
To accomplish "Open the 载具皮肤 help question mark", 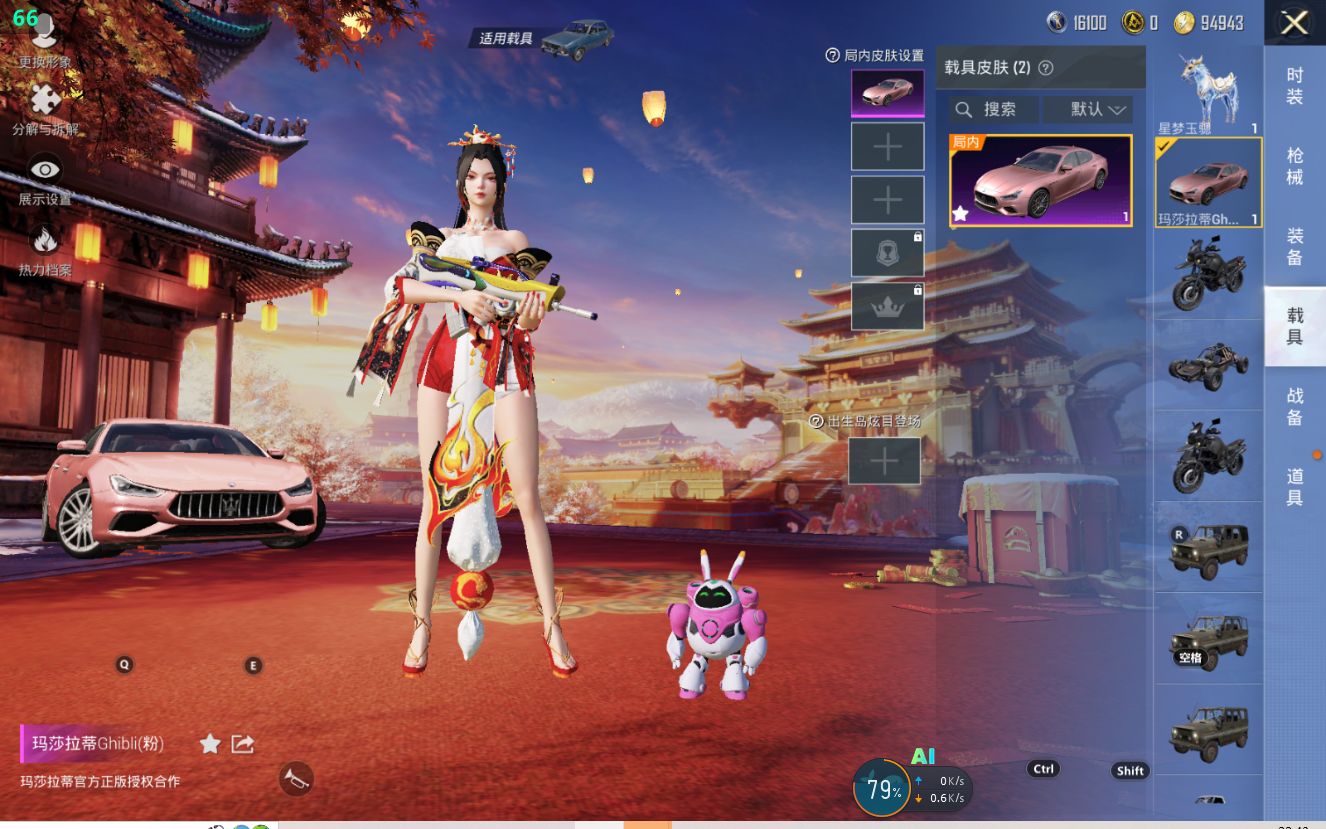I will [x=1046, y=68].
